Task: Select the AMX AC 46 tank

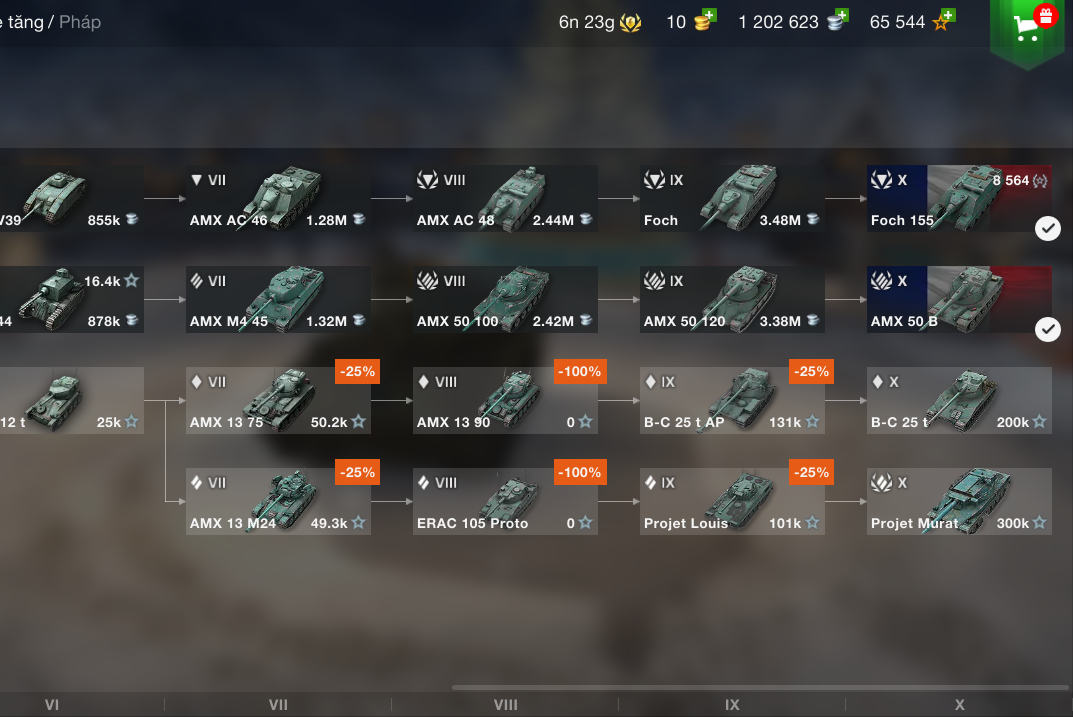Action: (278, 199)
